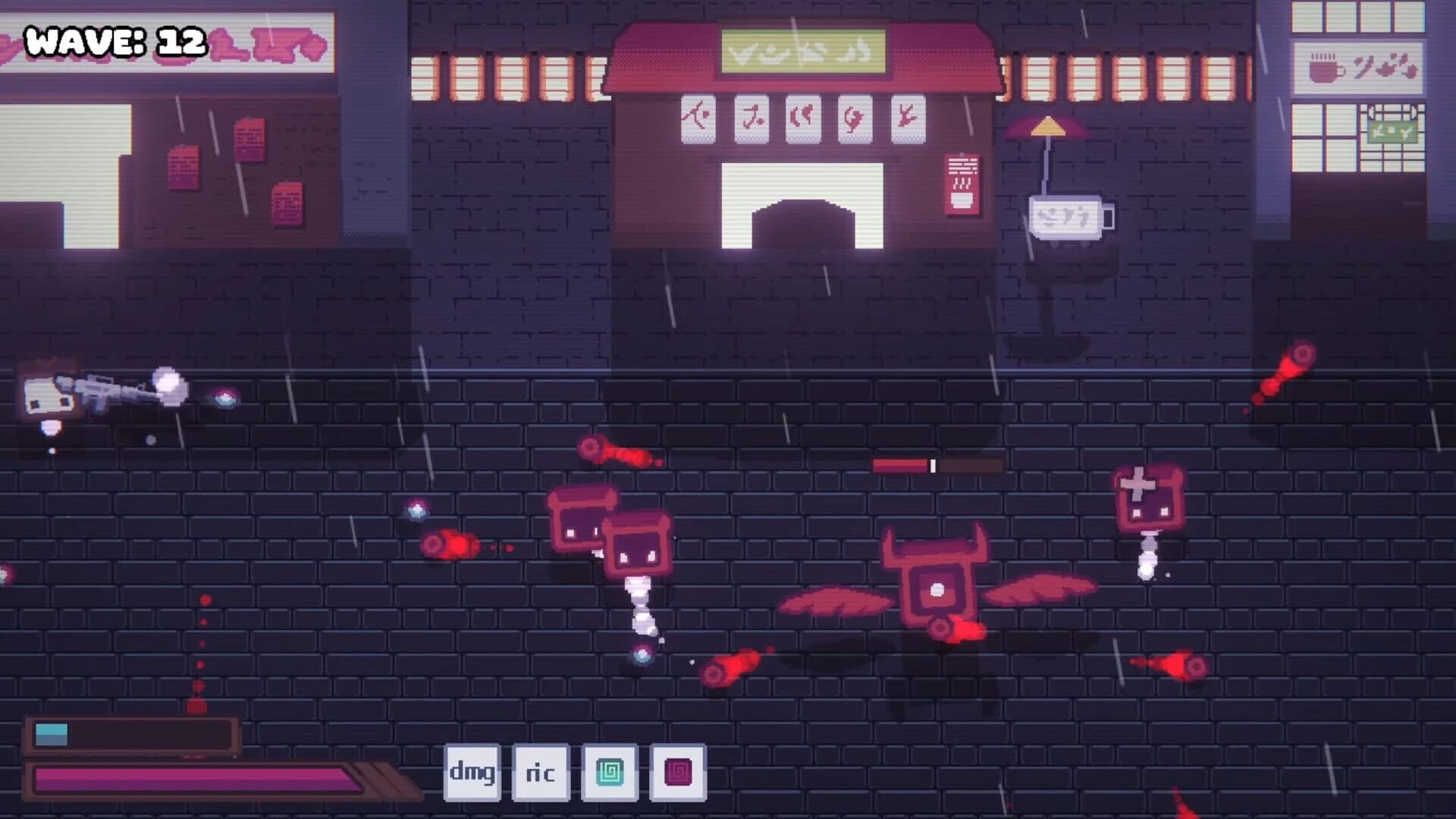Toggle the ric badge in the hotbar
Screen dimensions: 1456x819
pyautogui.click(x=540, y=772)
